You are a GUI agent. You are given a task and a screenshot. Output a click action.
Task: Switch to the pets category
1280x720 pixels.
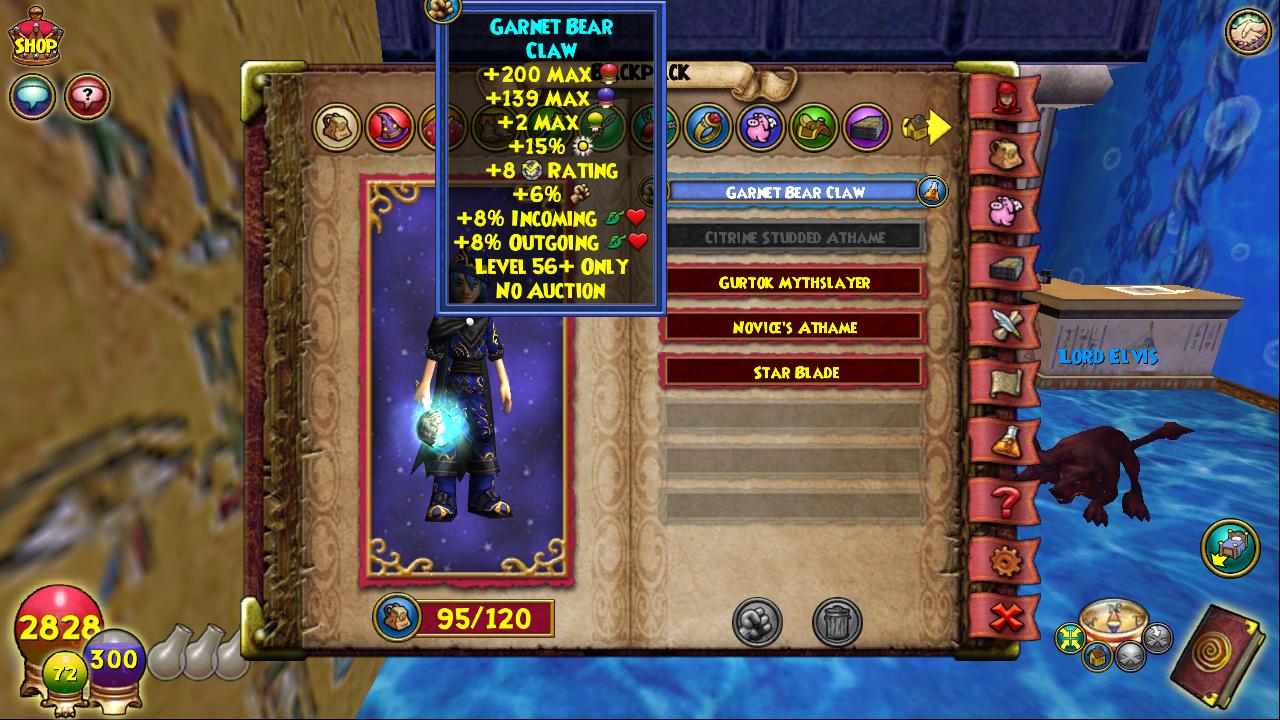[x=761, y=127]
